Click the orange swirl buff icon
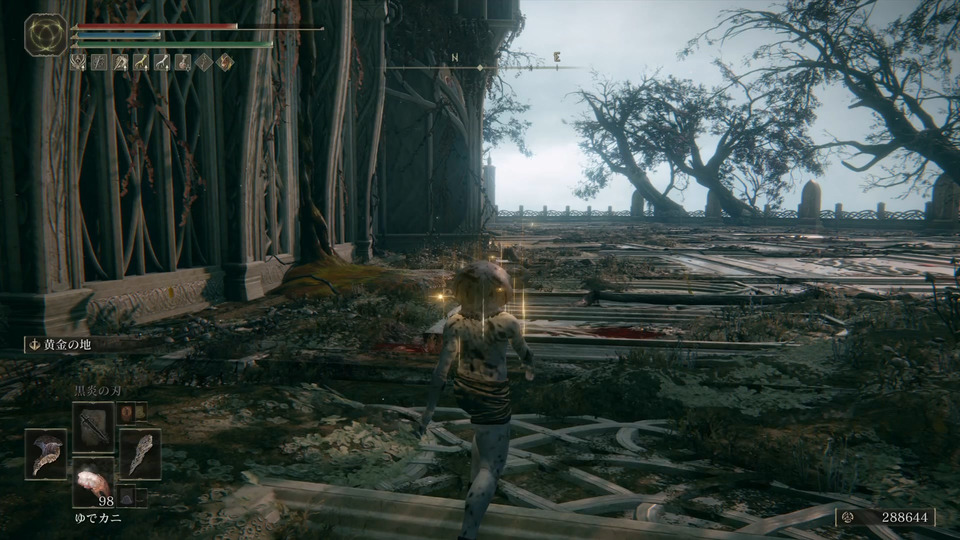 pos(226,62)
